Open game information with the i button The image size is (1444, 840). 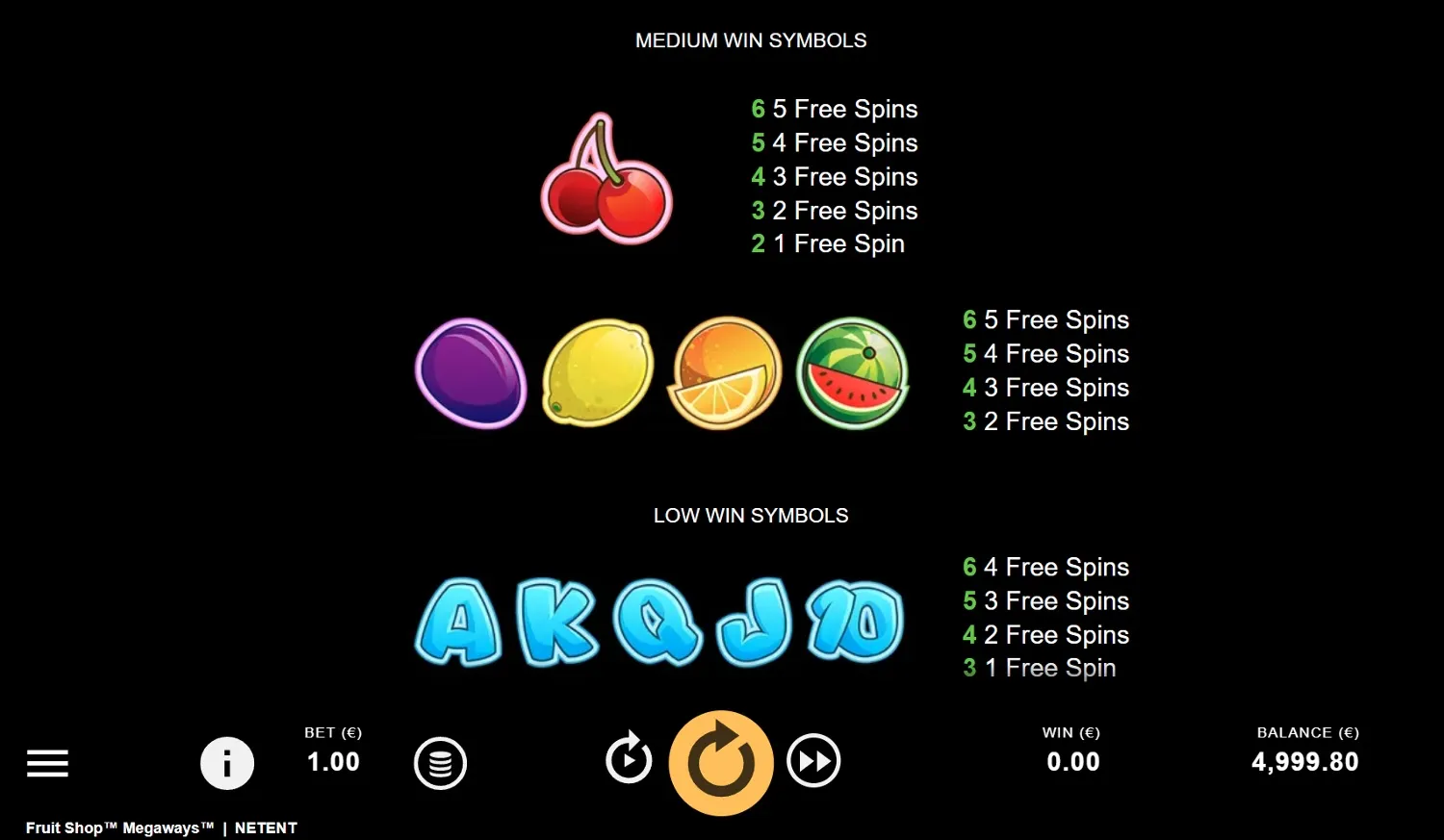click(227, 763)
